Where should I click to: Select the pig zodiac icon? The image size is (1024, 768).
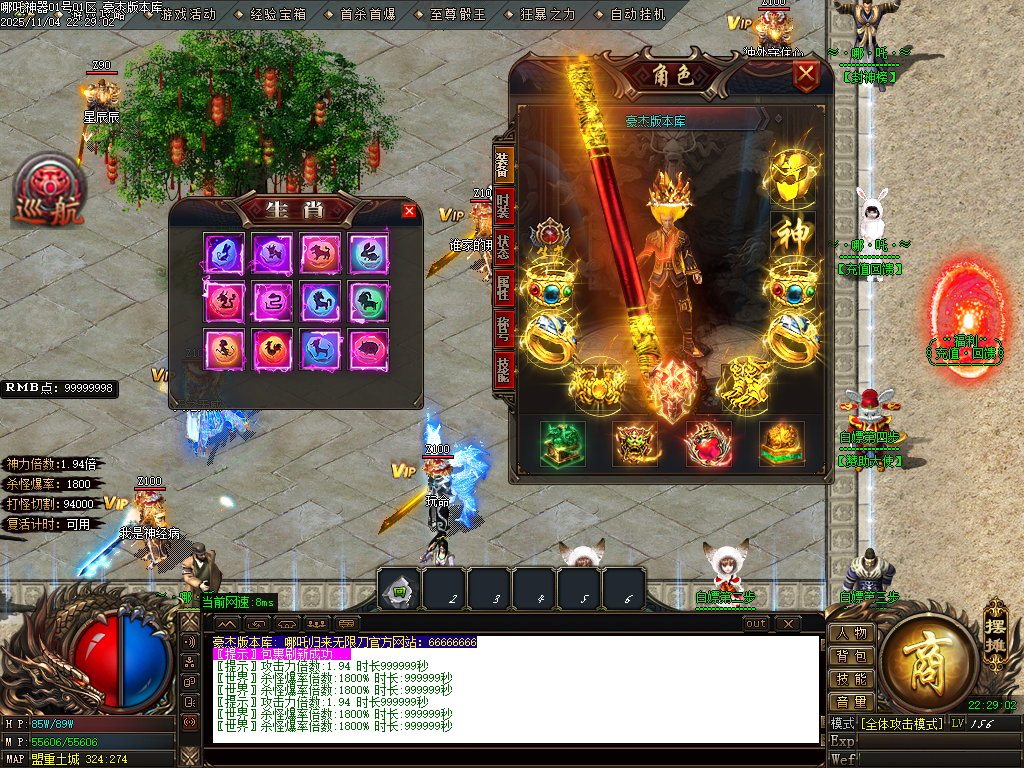[x=368, y=349]
